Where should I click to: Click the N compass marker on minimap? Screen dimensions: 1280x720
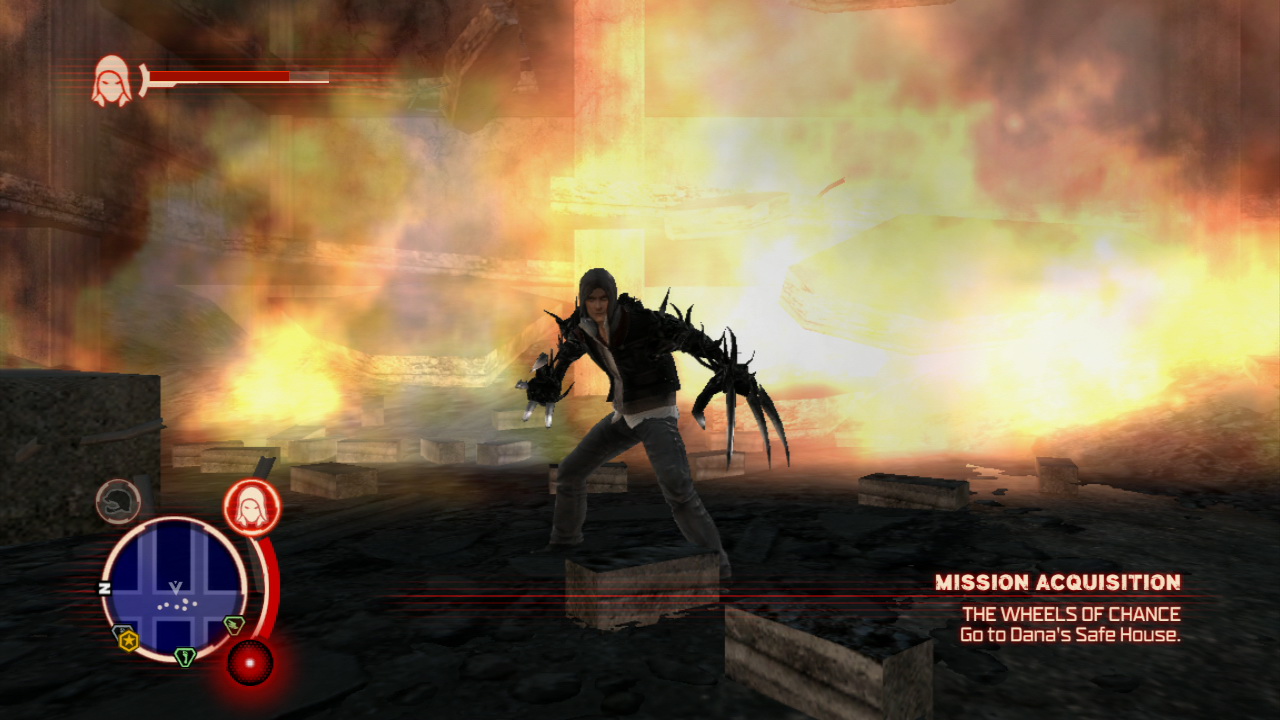(104, 589)
